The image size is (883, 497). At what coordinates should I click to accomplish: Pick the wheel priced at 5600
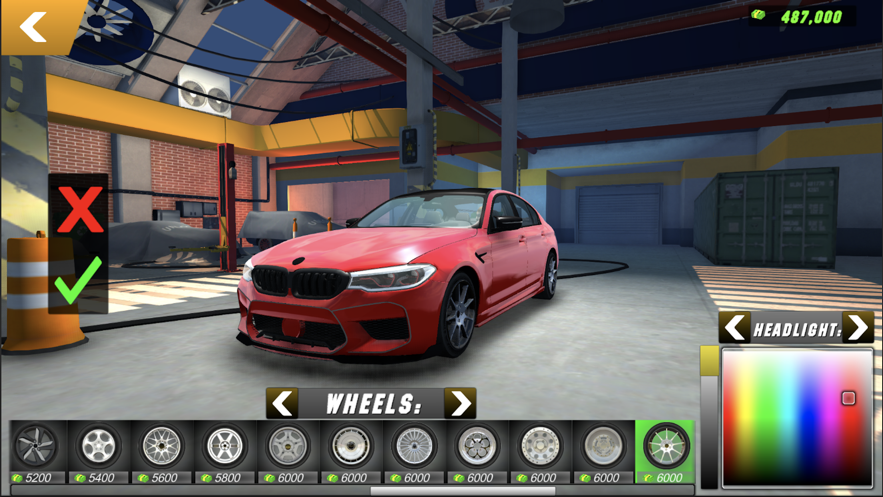pos(163,451)
